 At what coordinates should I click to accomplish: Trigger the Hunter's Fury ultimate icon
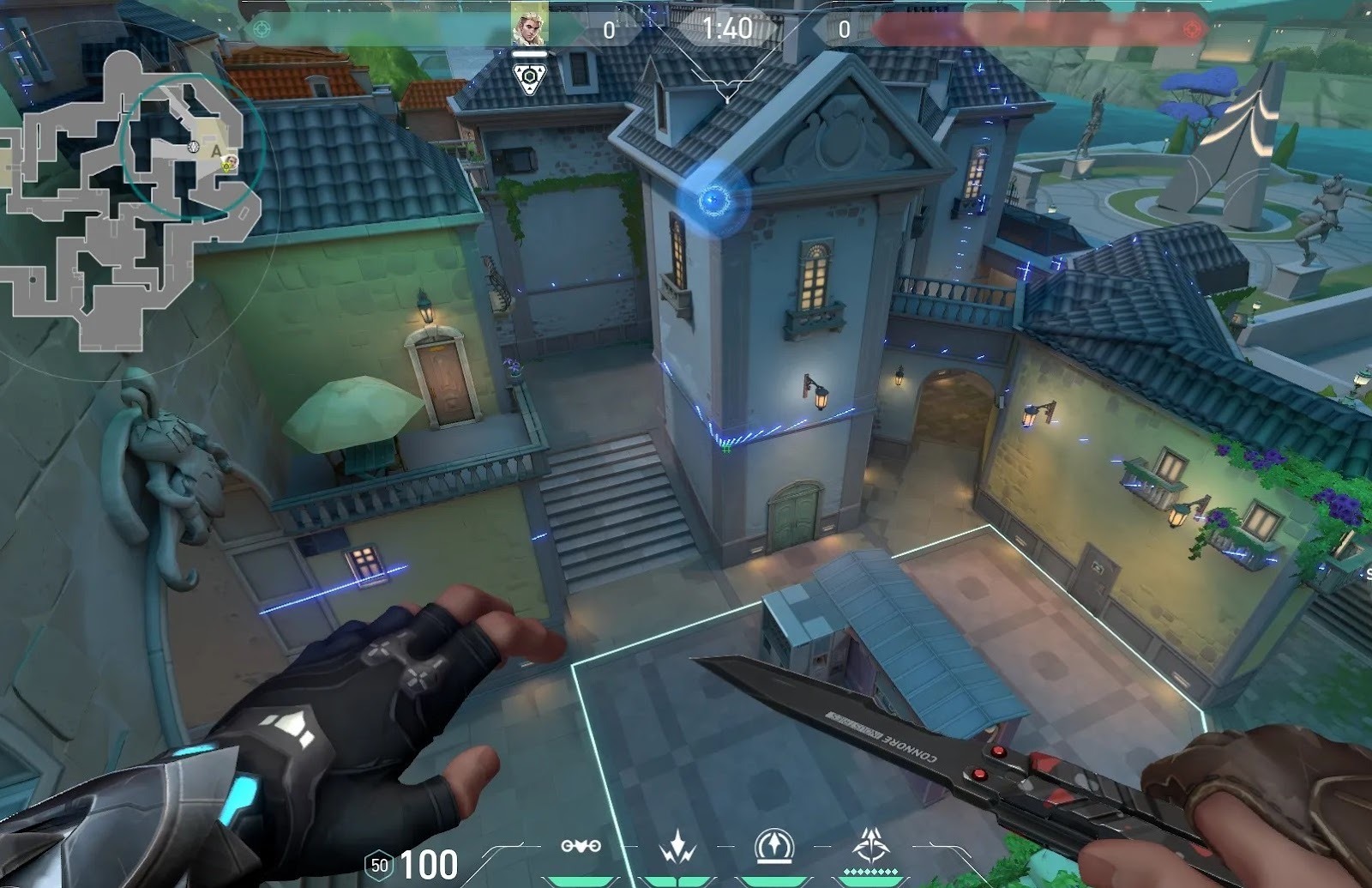point(870,847)
